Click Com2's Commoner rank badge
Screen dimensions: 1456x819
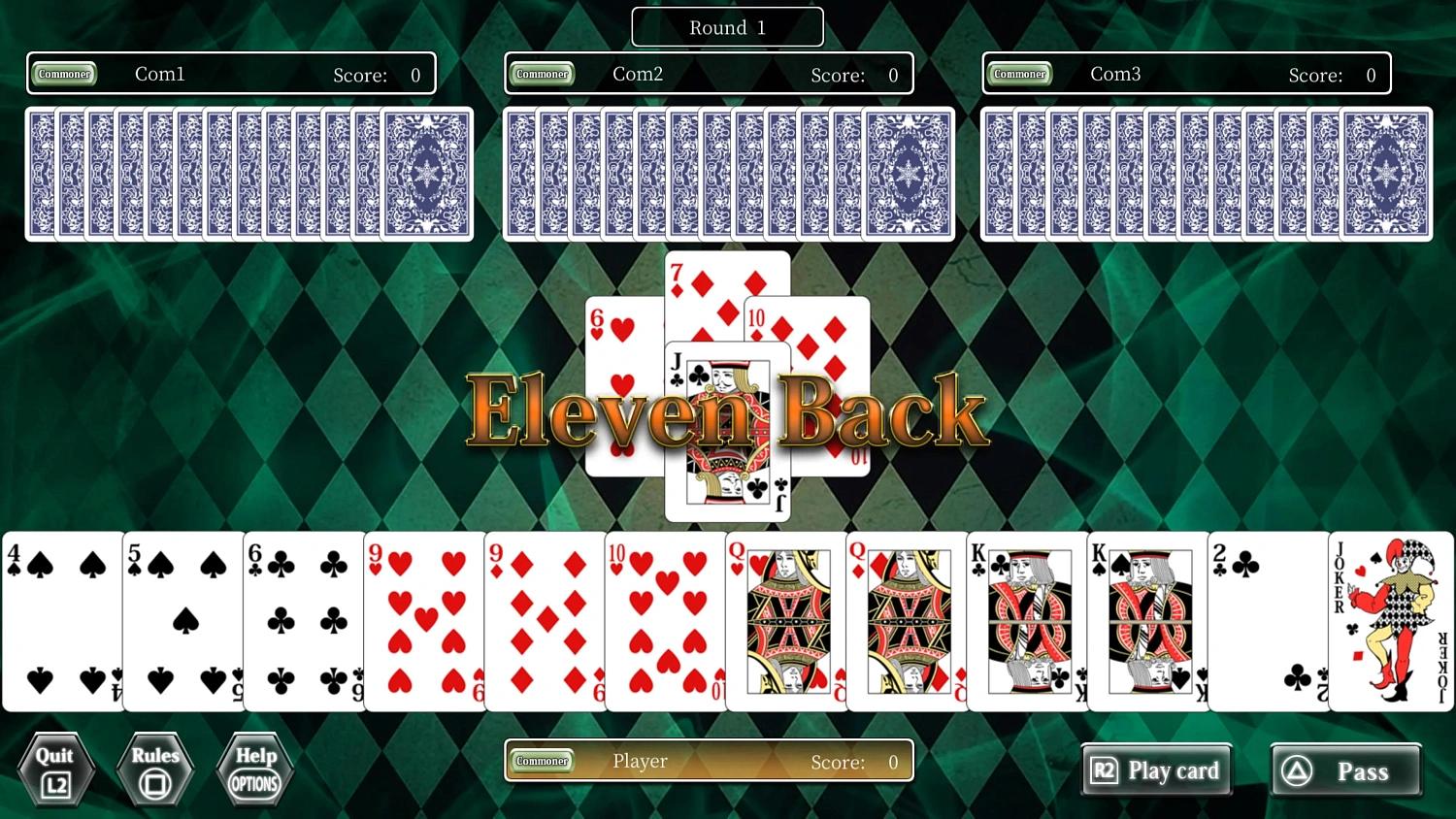click(542, 73)
